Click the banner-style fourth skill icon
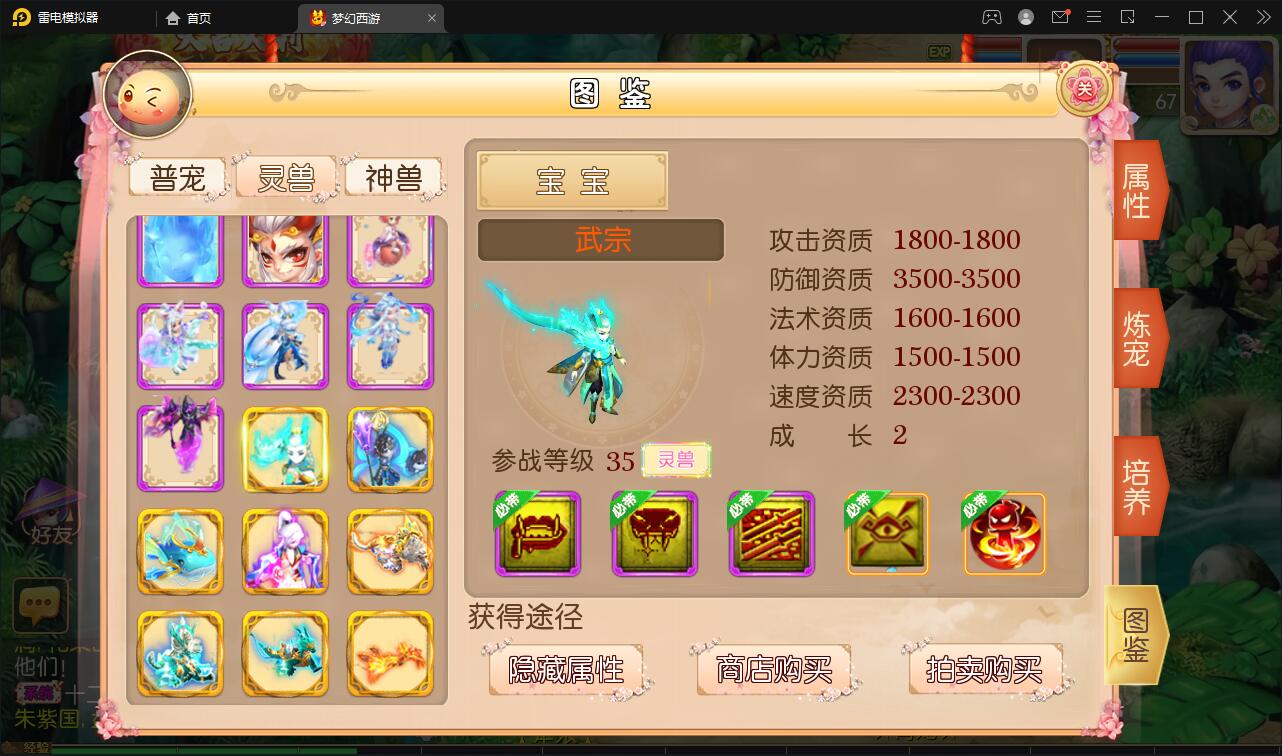This screenshot has height=756, width=1282. pyautogui.click(x=887, y=534)
